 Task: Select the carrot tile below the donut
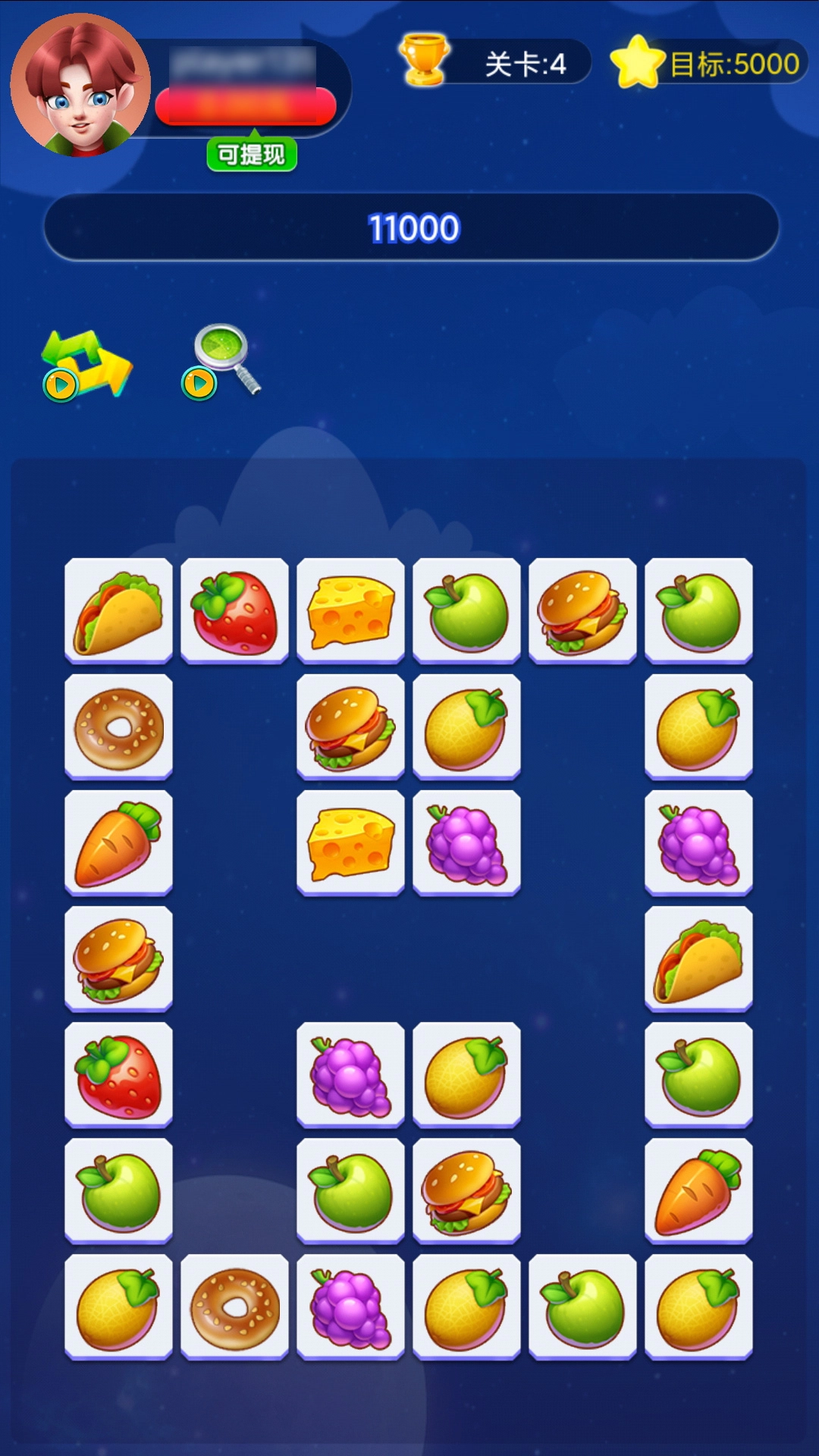(x=118, y=843)
